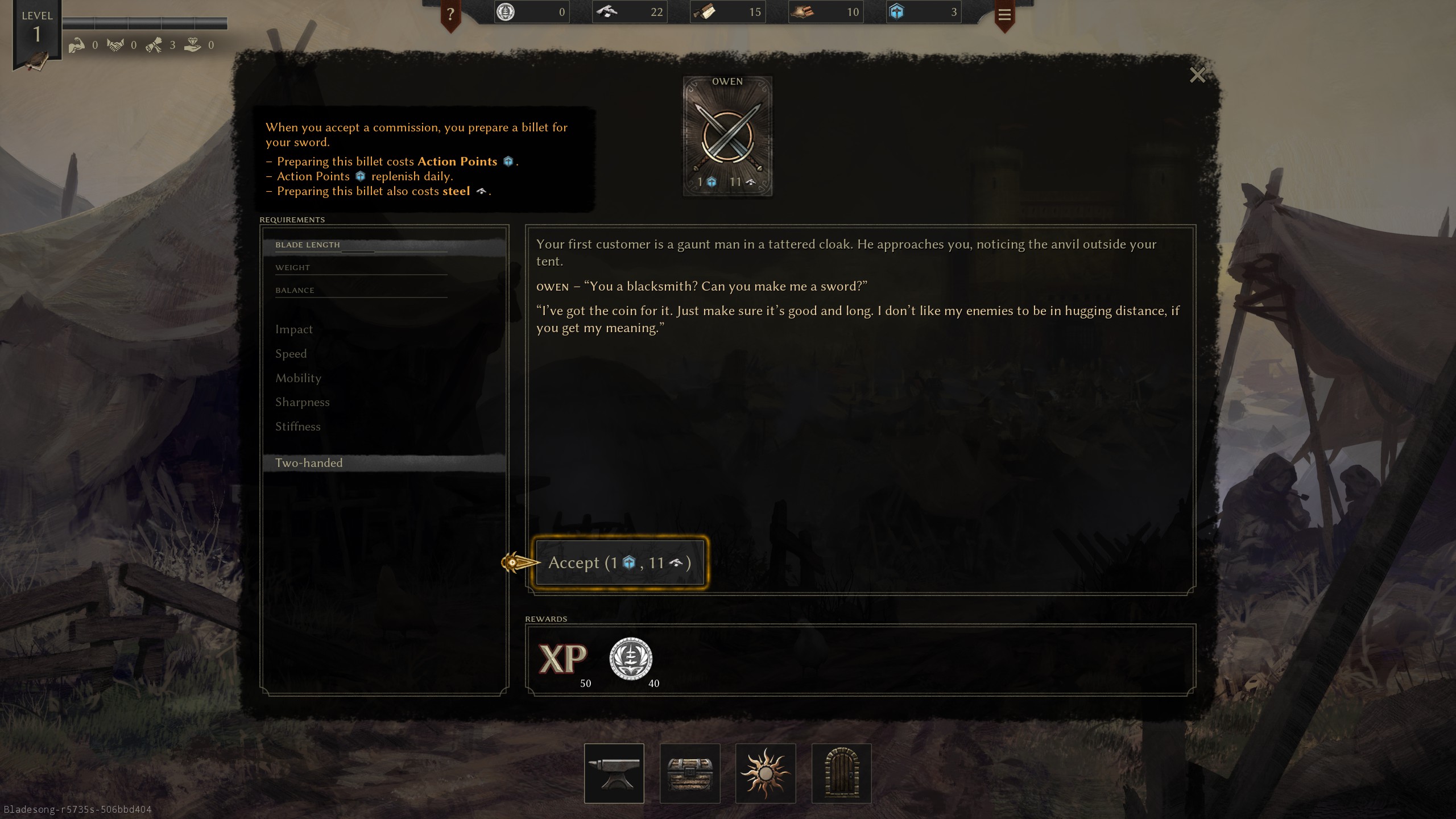Open the hamburger menu banner
Viewport: 1456px width, 819px height.
[x=1004, y=15]
